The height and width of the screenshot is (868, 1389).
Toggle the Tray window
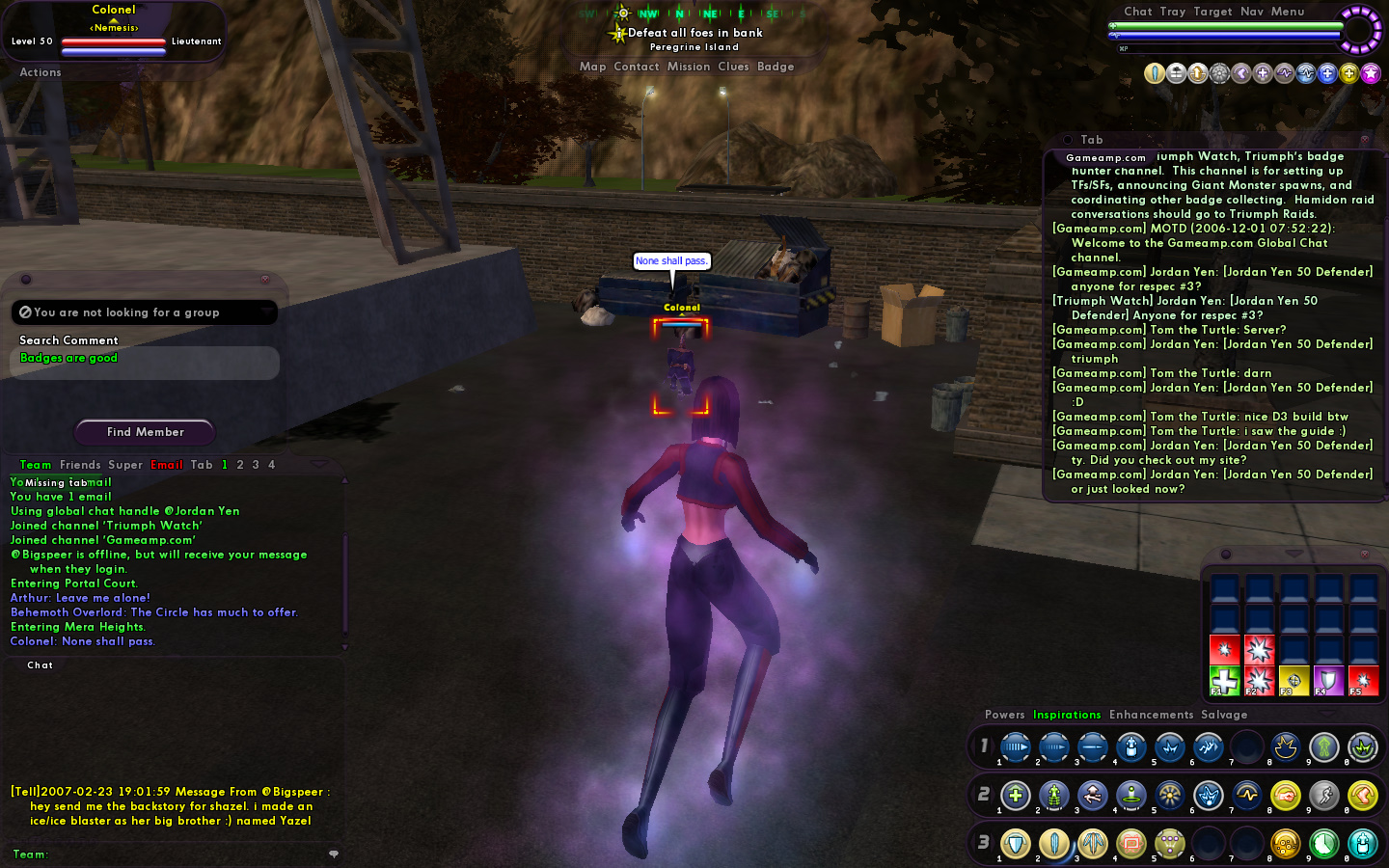tap(1173, 12)
